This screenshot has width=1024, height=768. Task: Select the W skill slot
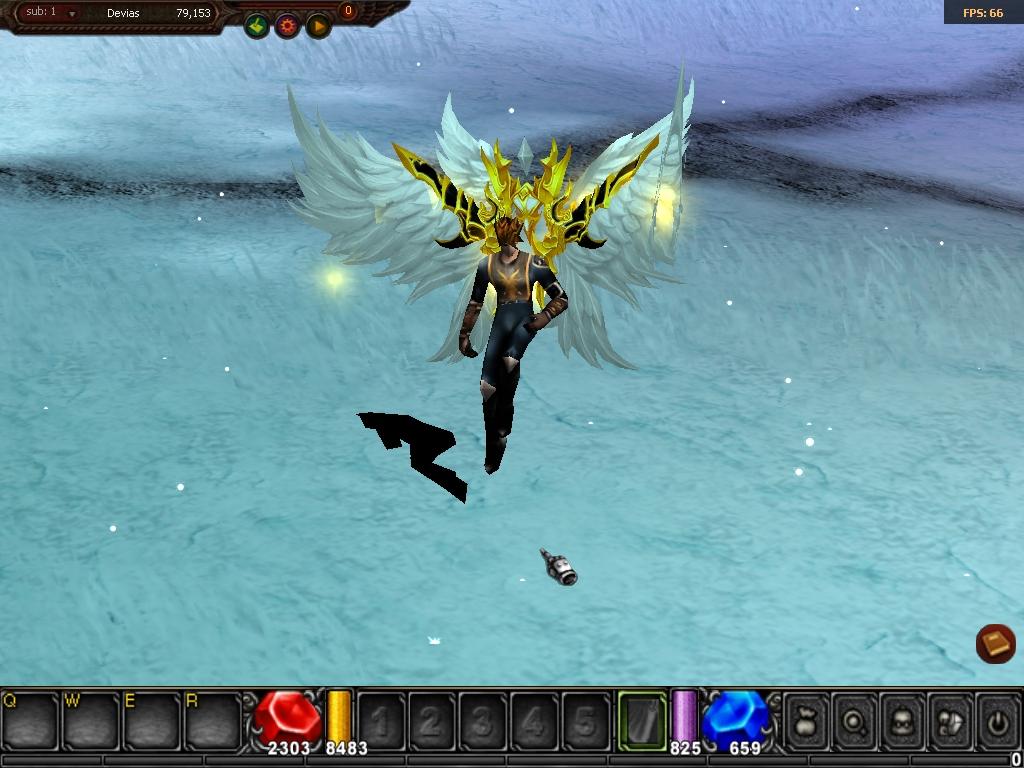pos(91,720)
